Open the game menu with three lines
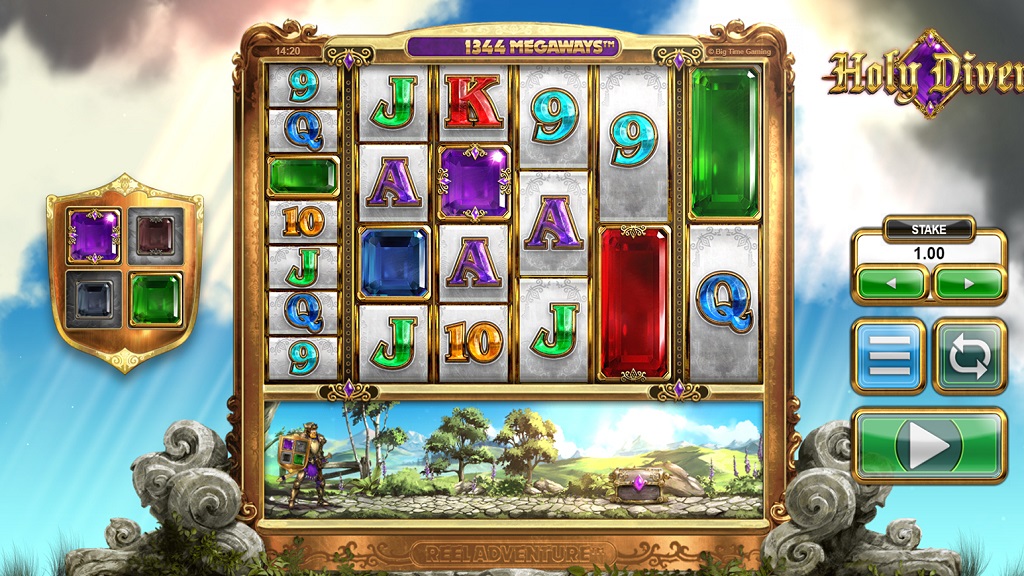The width and height of the screenshot is (1024, 576). point(889,356)
